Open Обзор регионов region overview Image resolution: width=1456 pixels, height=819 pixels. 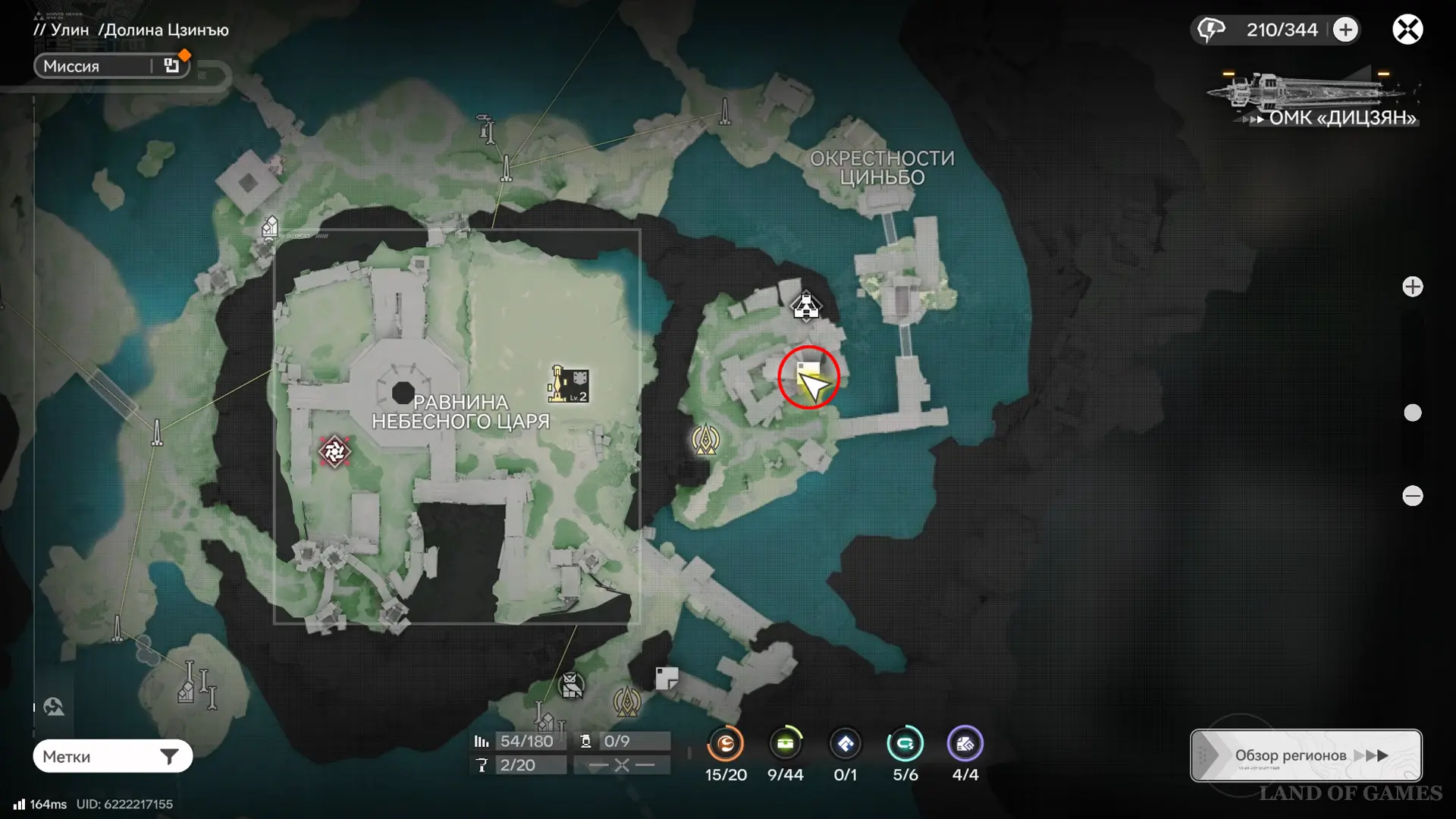1306,755
